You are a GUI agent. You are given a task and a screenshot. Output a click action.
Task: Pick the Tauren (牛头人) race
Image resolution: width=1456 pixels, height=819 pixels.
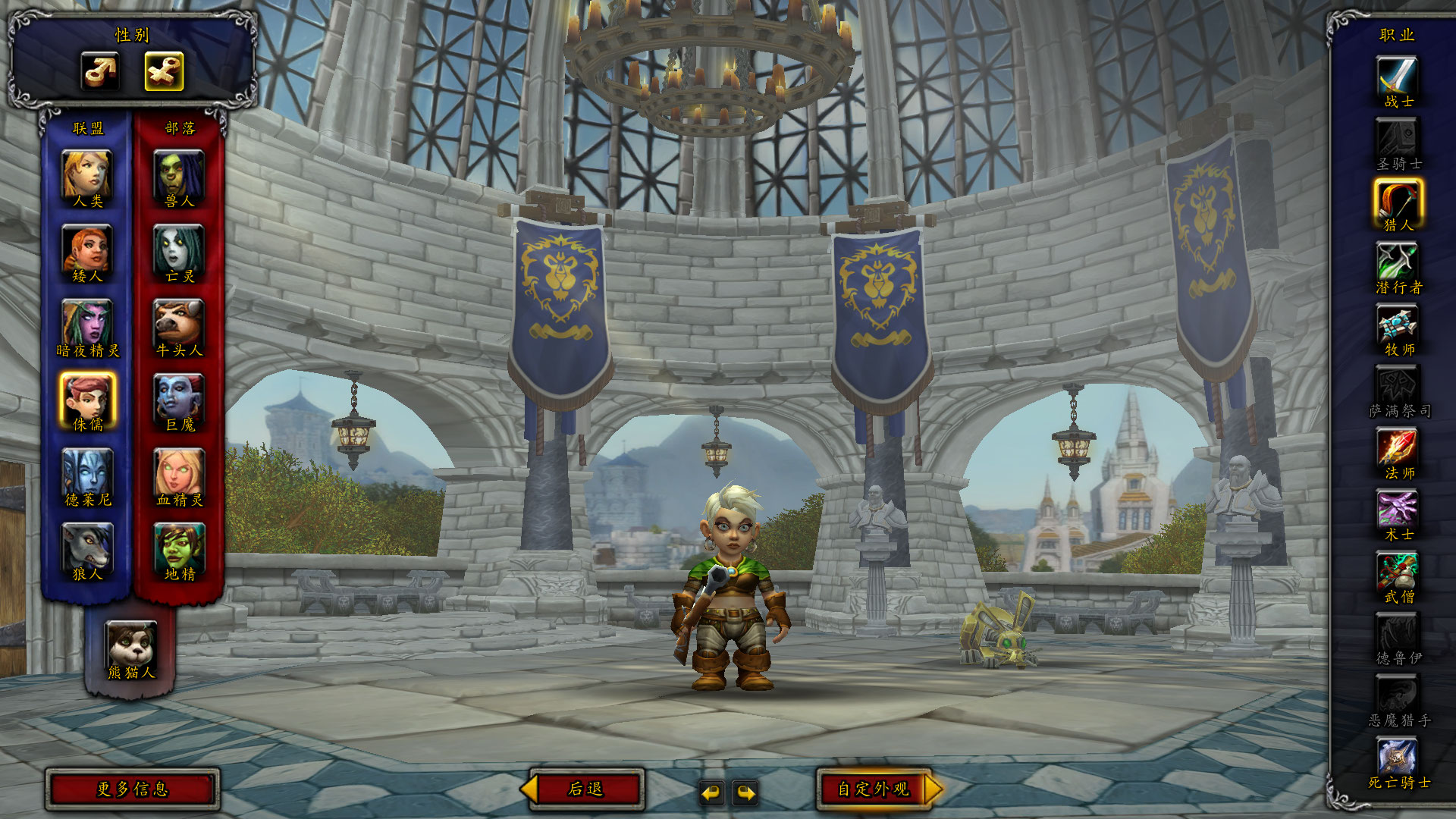pyautogui.click(x=179, y=325)
